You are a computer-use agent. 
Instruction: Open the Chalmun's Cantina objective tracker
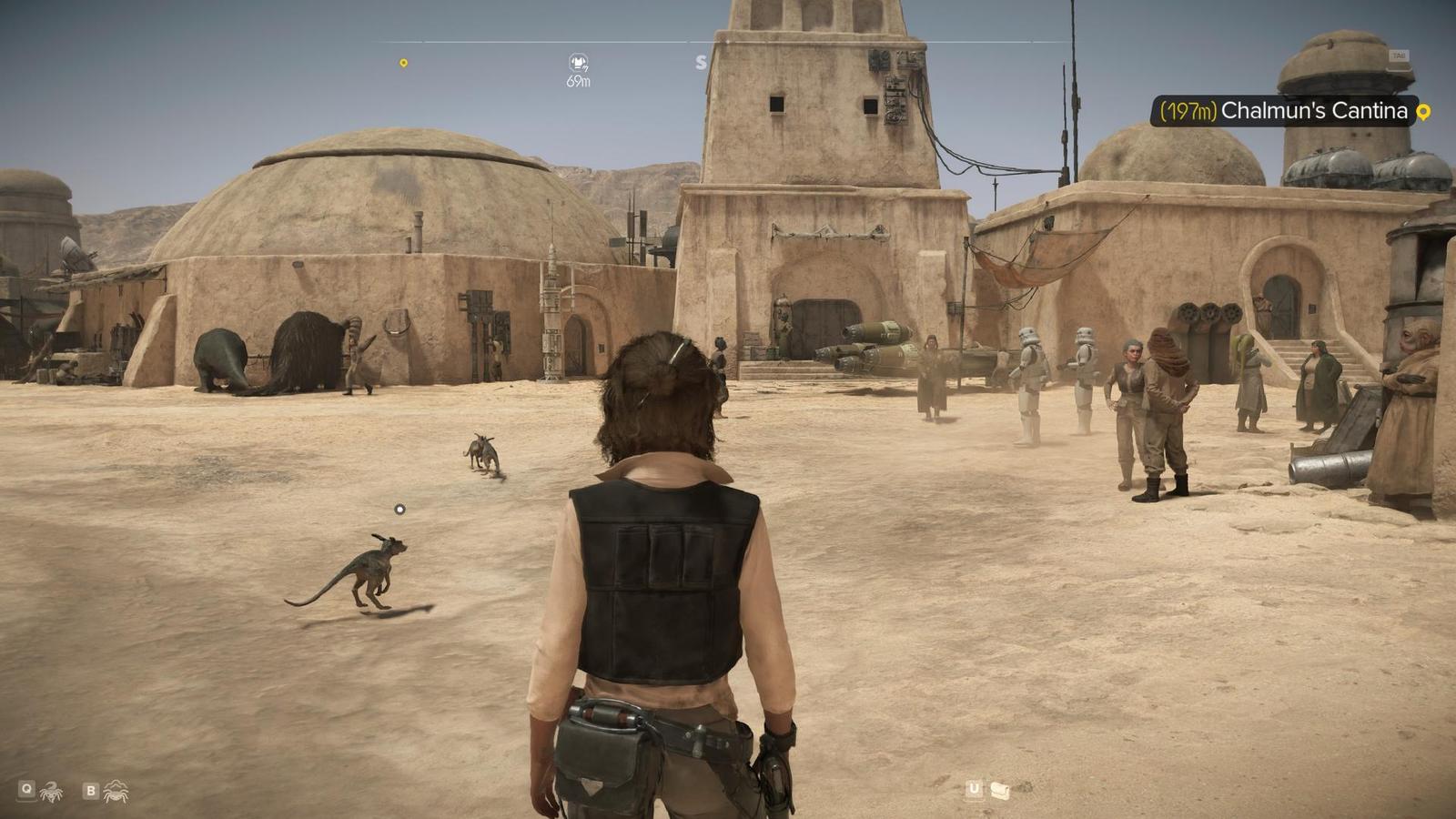(1283, 111)
